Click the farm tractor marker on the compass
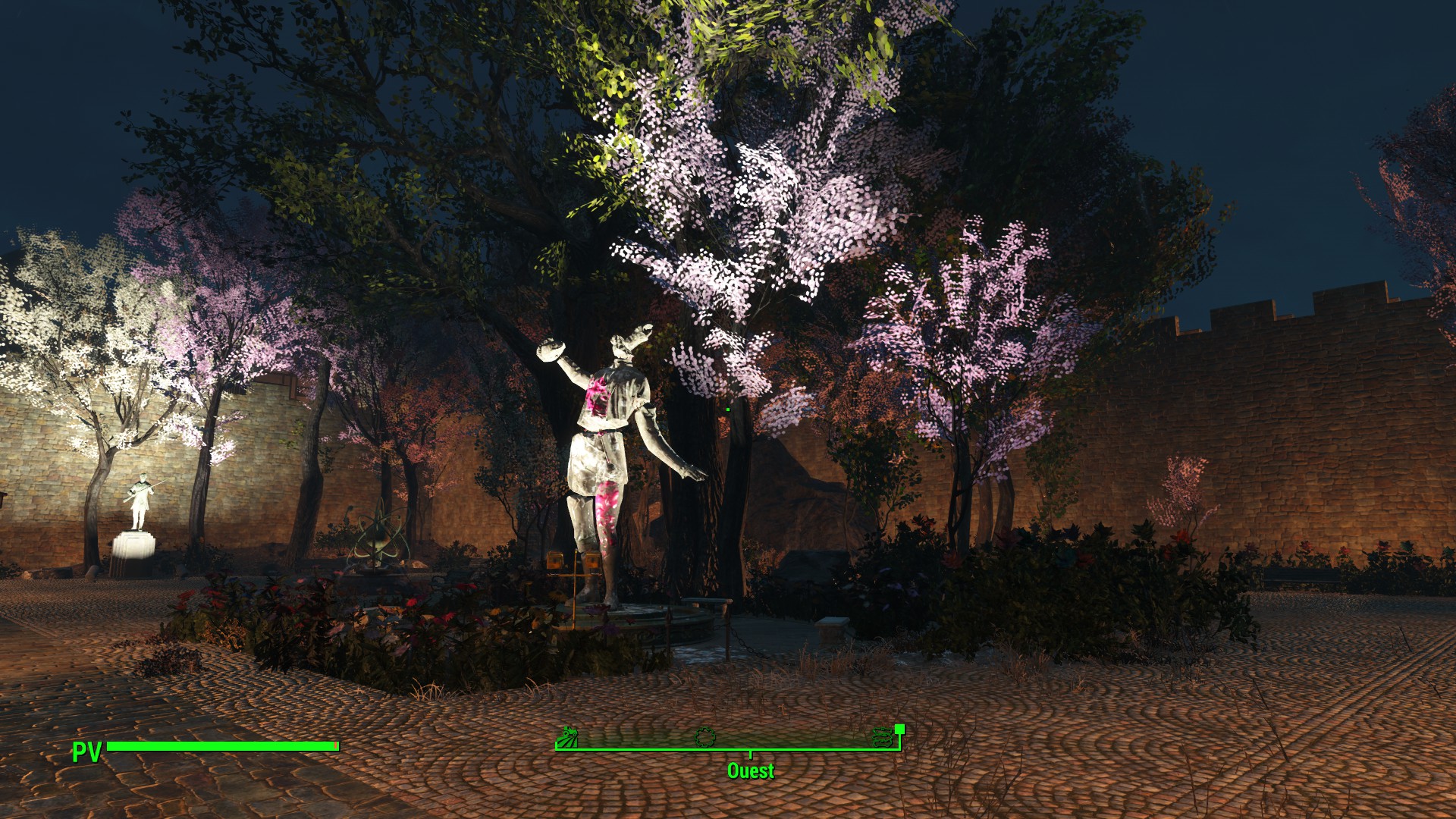 pos(567,737)
